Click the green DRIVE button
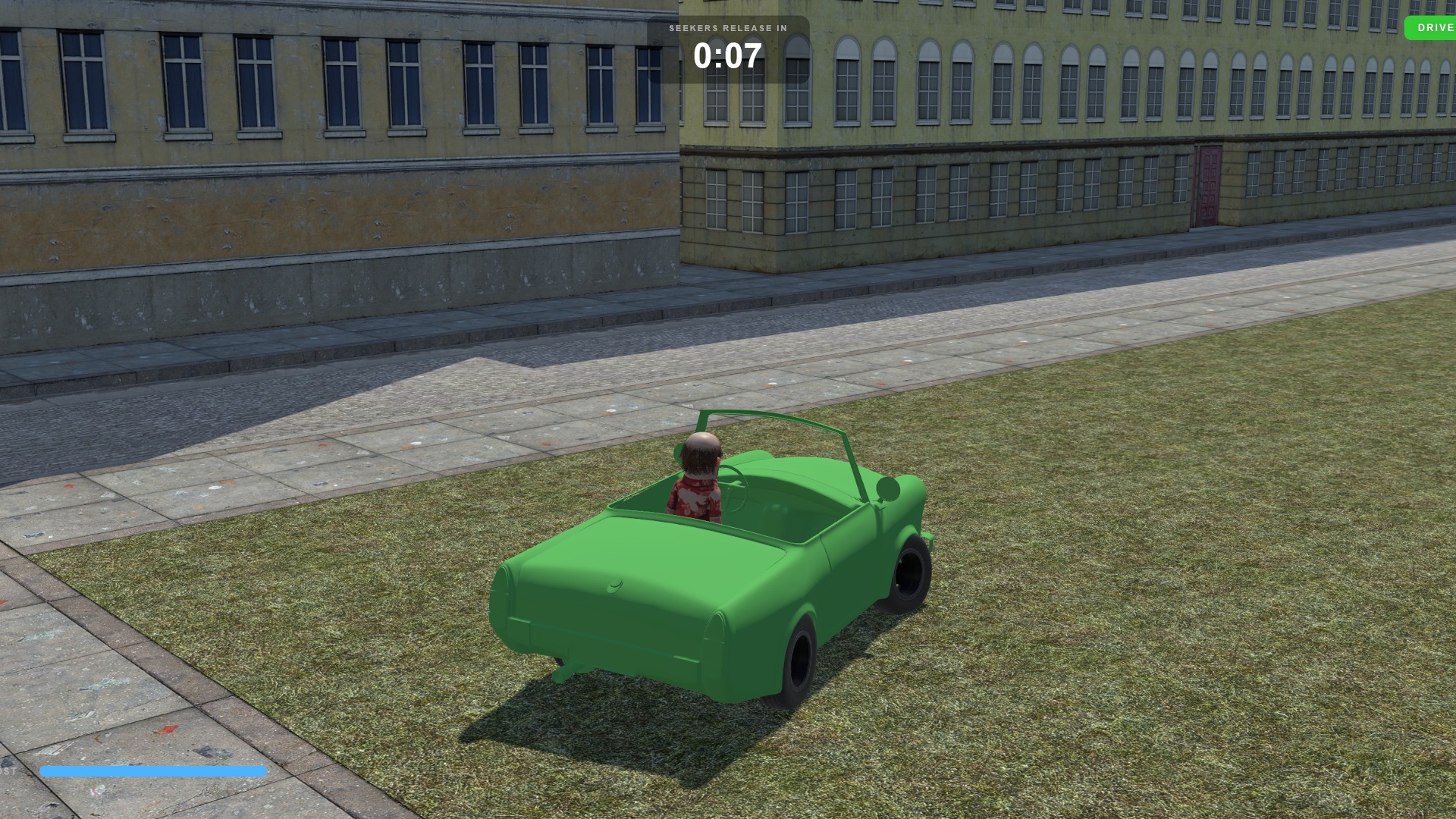1456x819 pixels. [x=1432, y=28]
